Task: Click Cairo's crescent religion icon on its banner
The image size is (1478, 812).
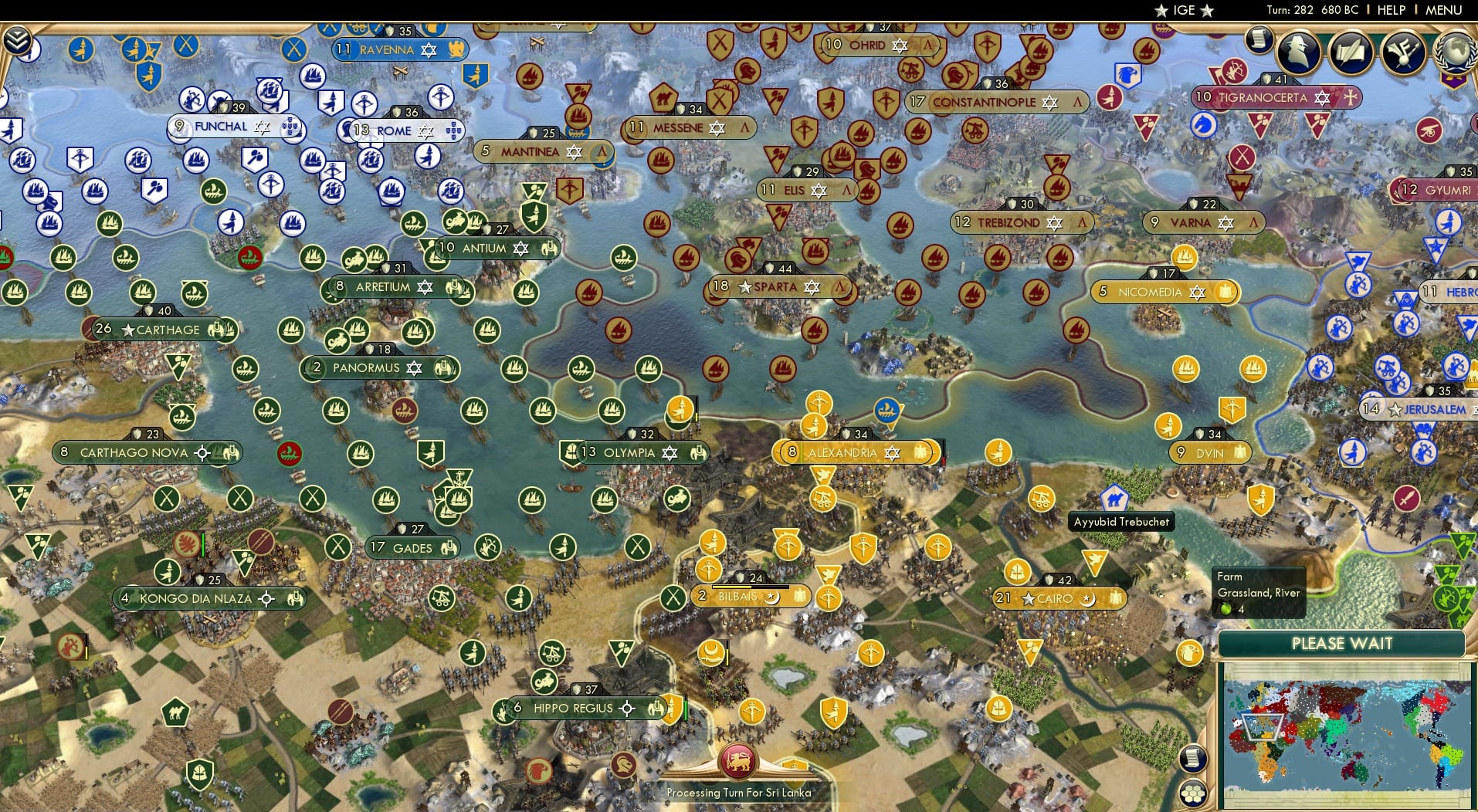Action: pyautogui.click(x=1088, y=598)
